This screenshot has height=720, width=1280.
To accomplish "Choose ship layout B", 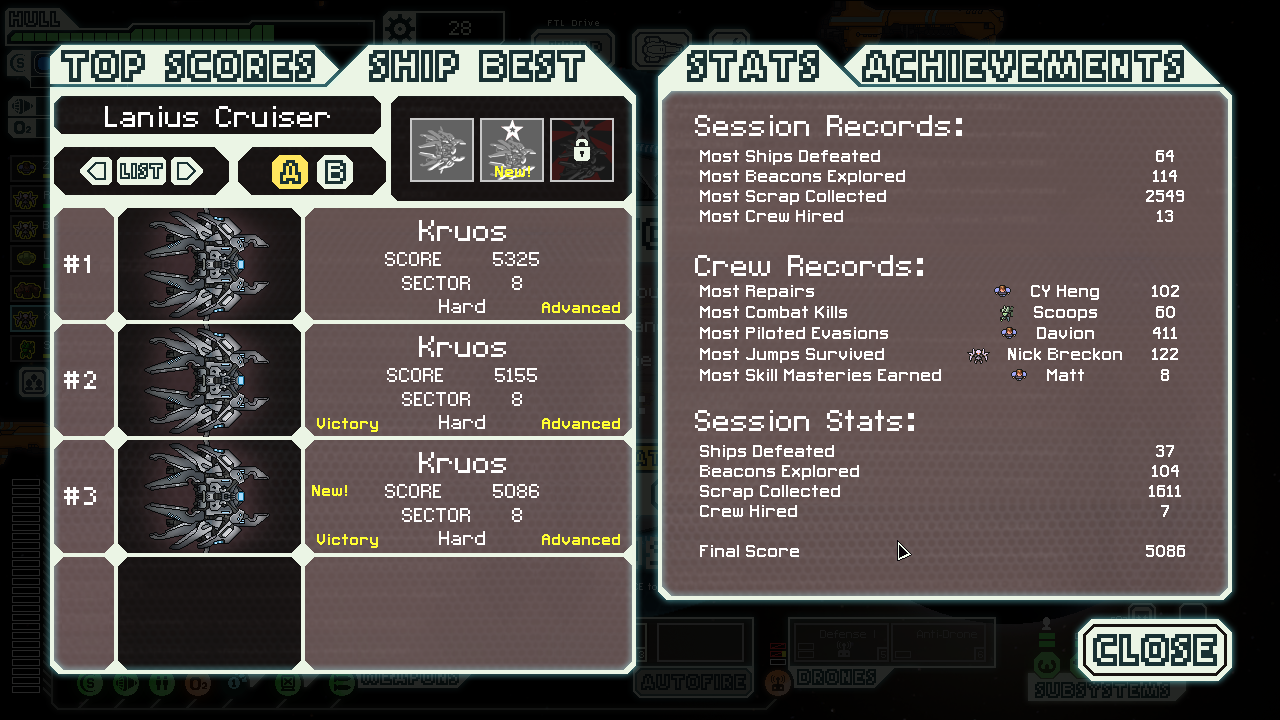I will (x=335, y=173).
